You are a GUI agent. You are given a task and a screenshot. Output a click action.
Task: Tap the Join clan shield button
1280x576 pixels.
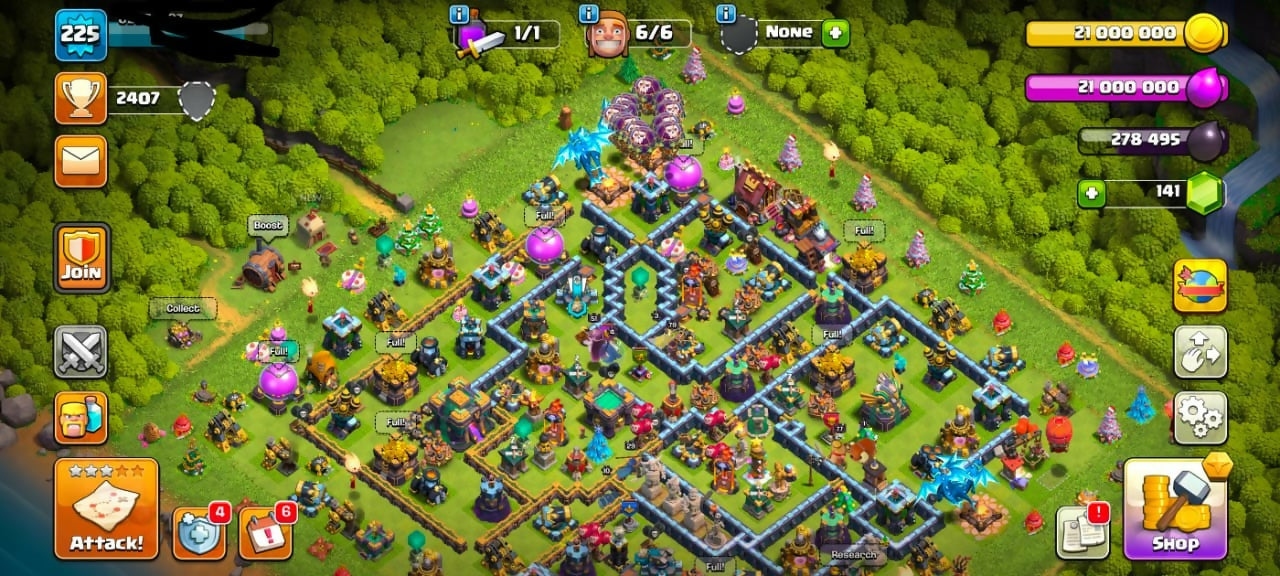(81, 258)
